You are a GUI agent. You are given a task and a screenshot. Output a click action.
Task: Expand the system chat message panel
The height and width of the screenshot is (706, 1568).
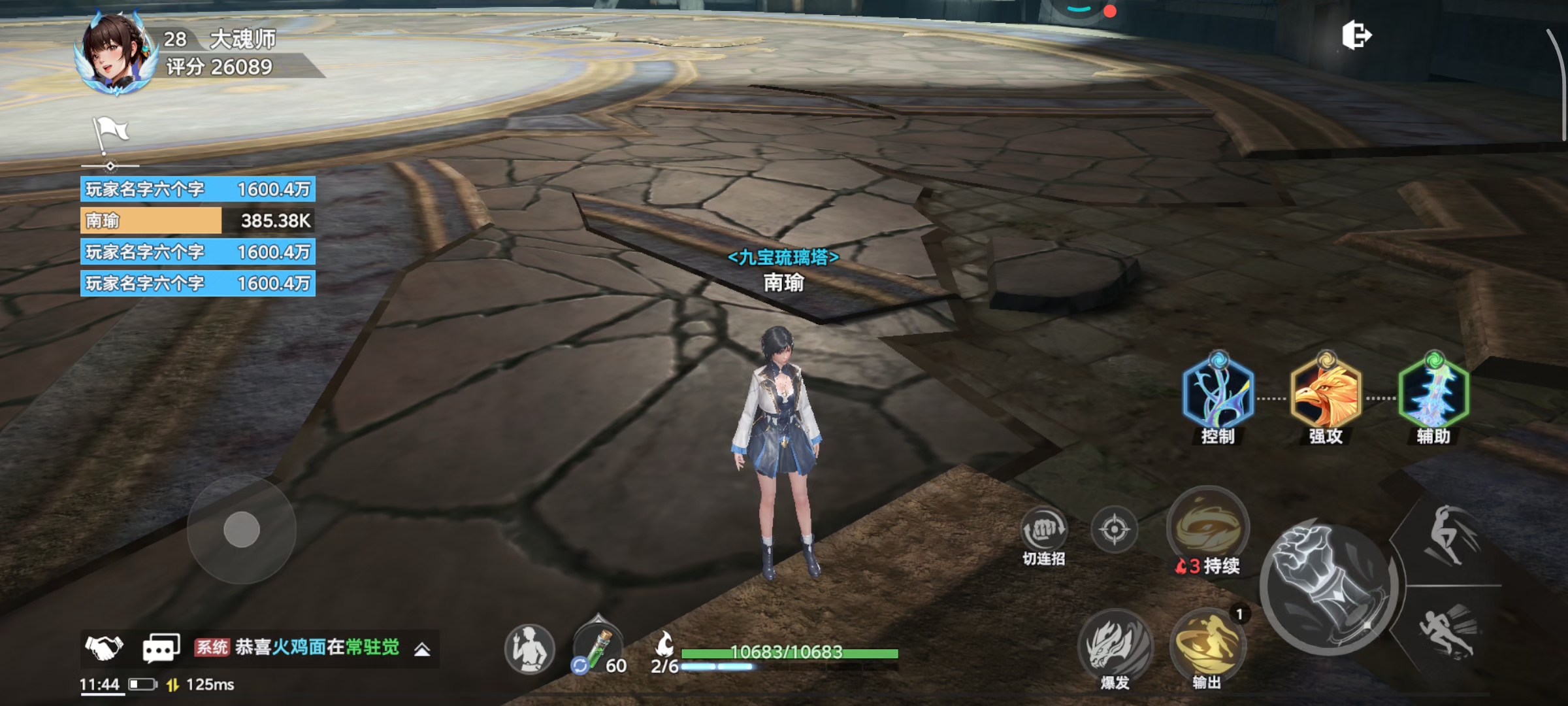(x=422, y=649)
